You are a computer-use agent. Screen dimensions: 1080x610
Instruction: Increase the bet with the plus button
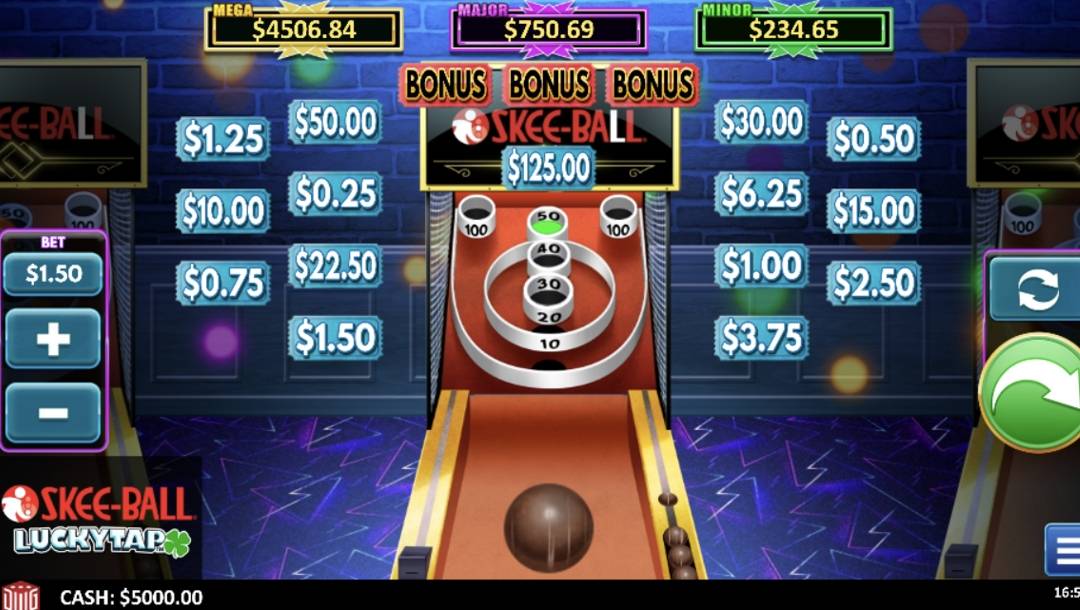click(53, 339)
